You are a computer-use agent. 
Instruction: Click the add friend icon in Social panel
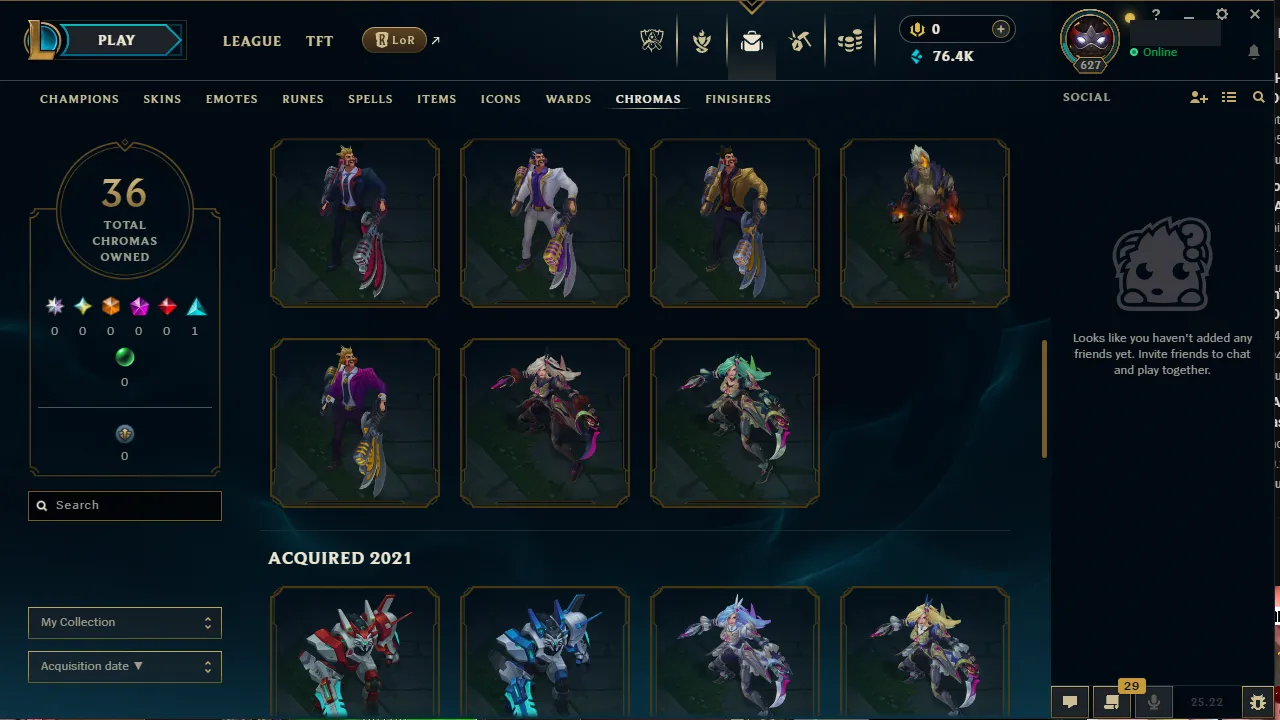point(1198,97)
